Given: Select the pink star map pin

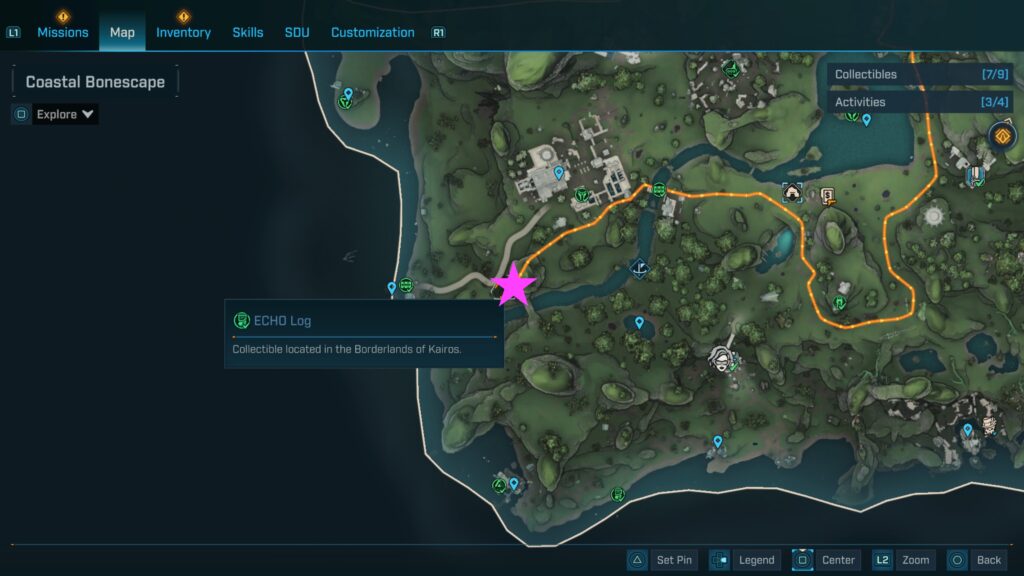Looking at the screenshot, I should pos(515,285).
